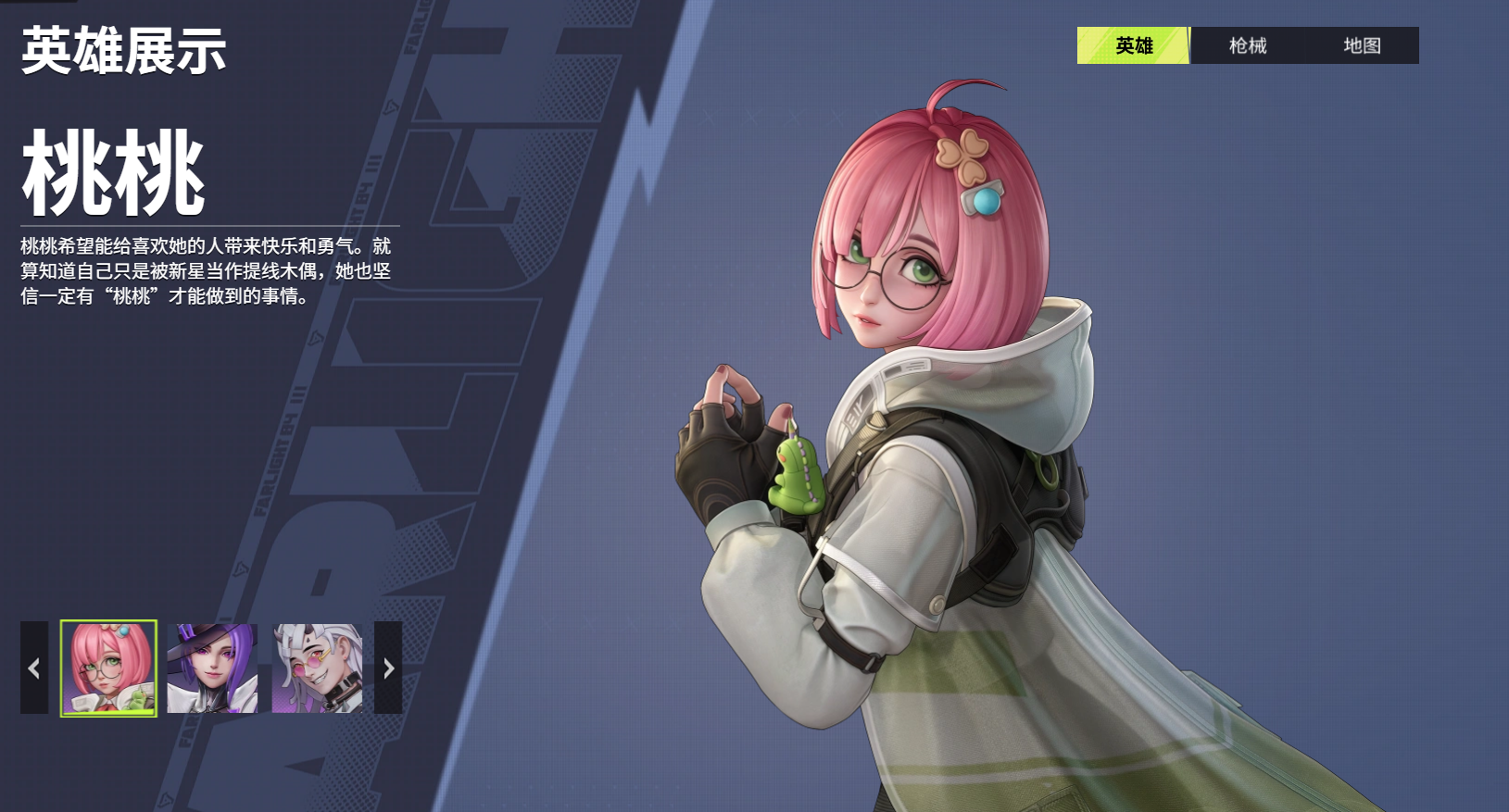1509x812 pixels.
Task: Pick the white-haired hero with pink glasses
Action: (x=317, y=668)
